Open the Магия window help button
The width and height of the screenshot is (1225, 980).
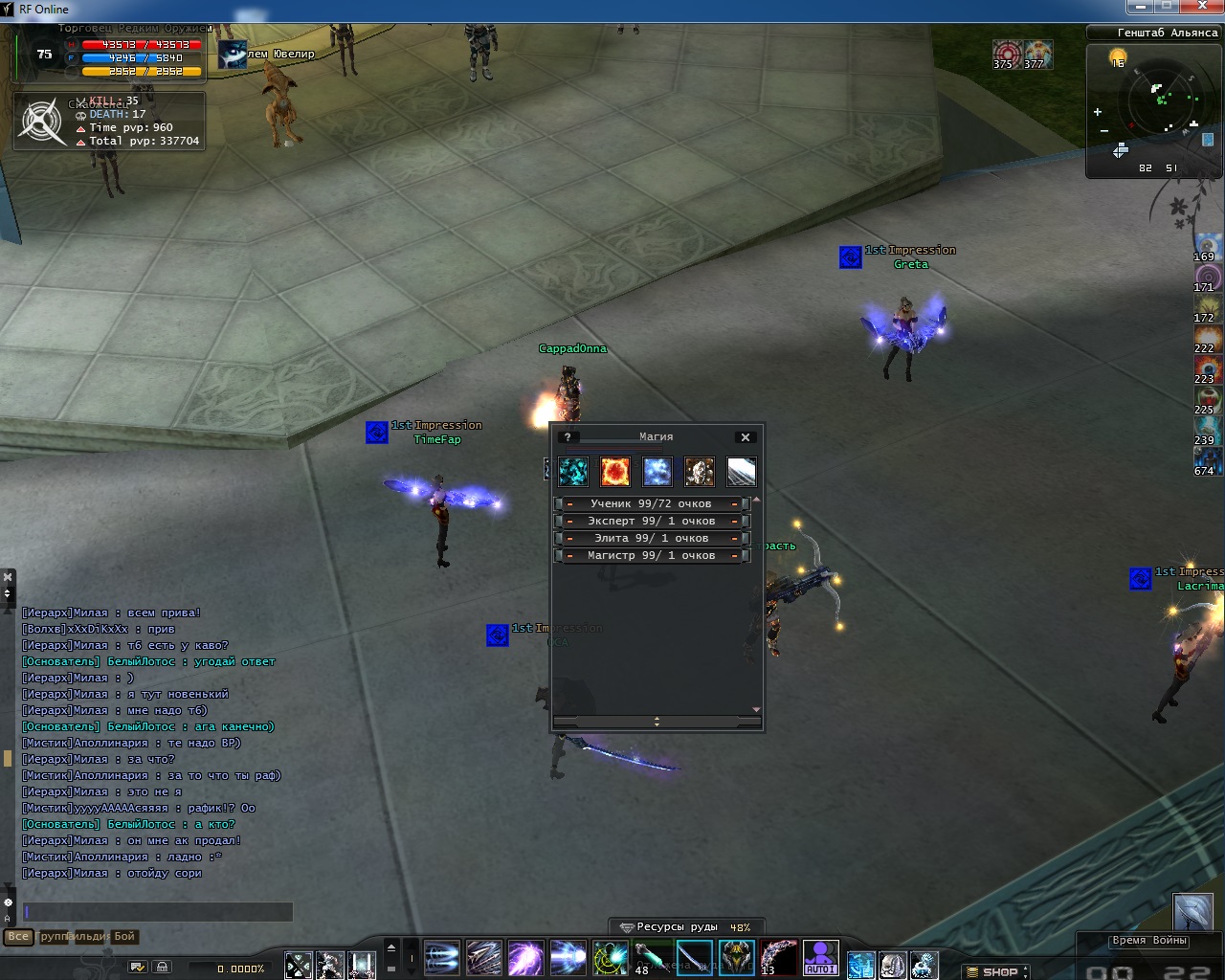[568, 437]
